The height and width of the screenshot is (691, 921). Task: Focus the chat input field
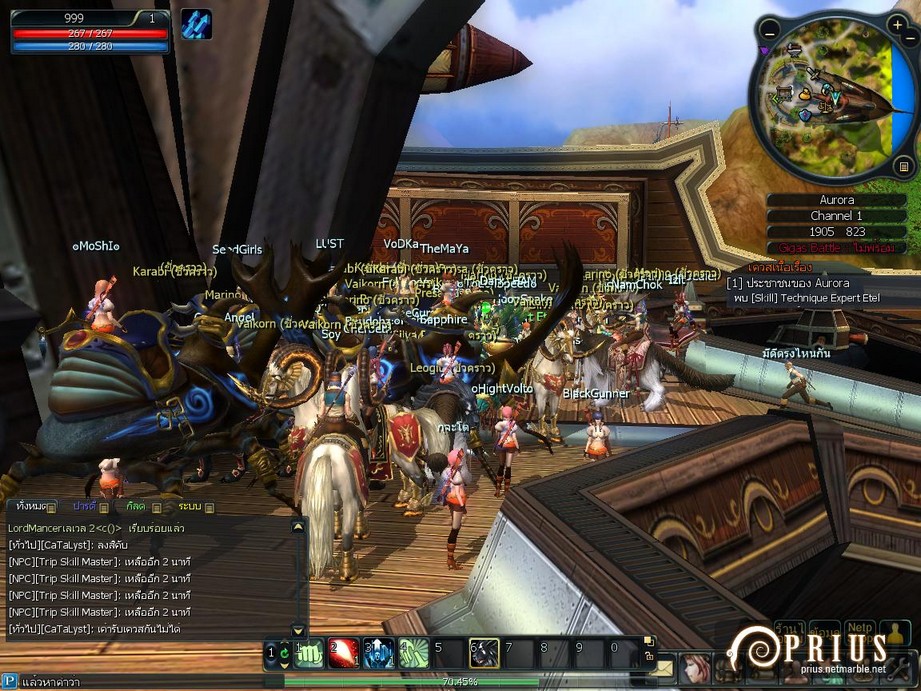(150, 681)
